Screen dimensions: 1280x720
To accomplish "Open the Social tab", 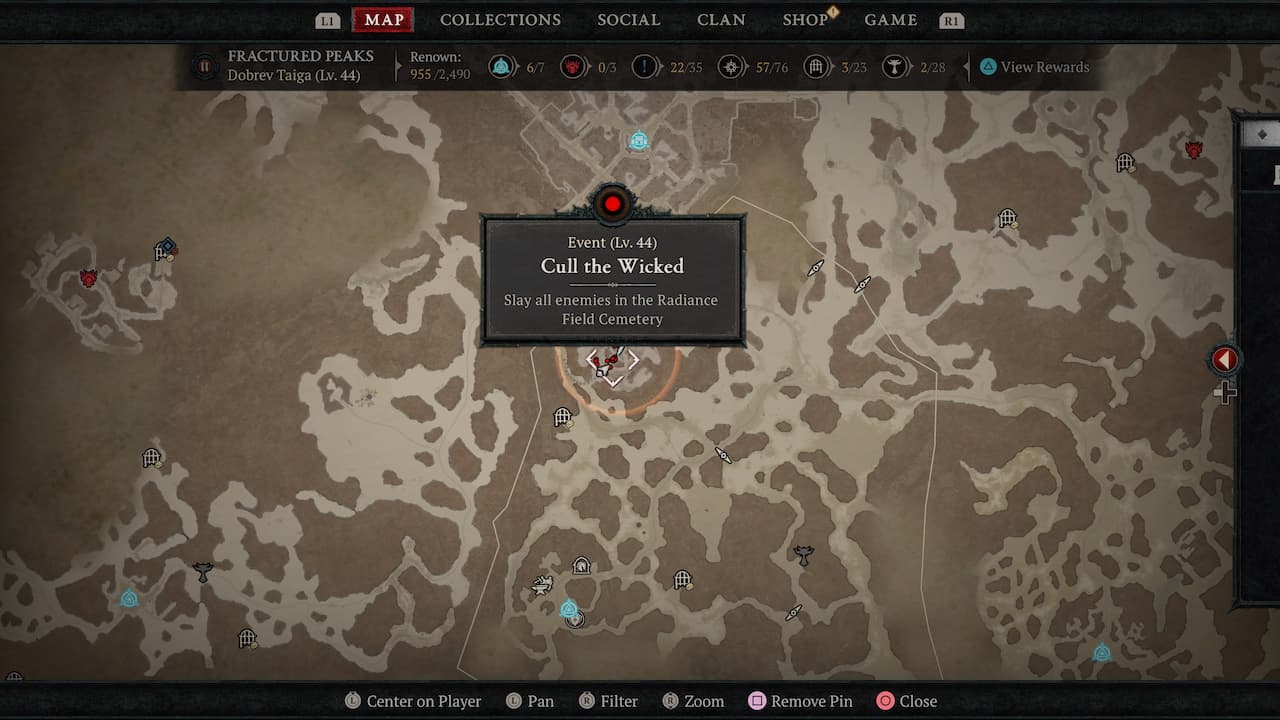I will [x=628, y=20].
